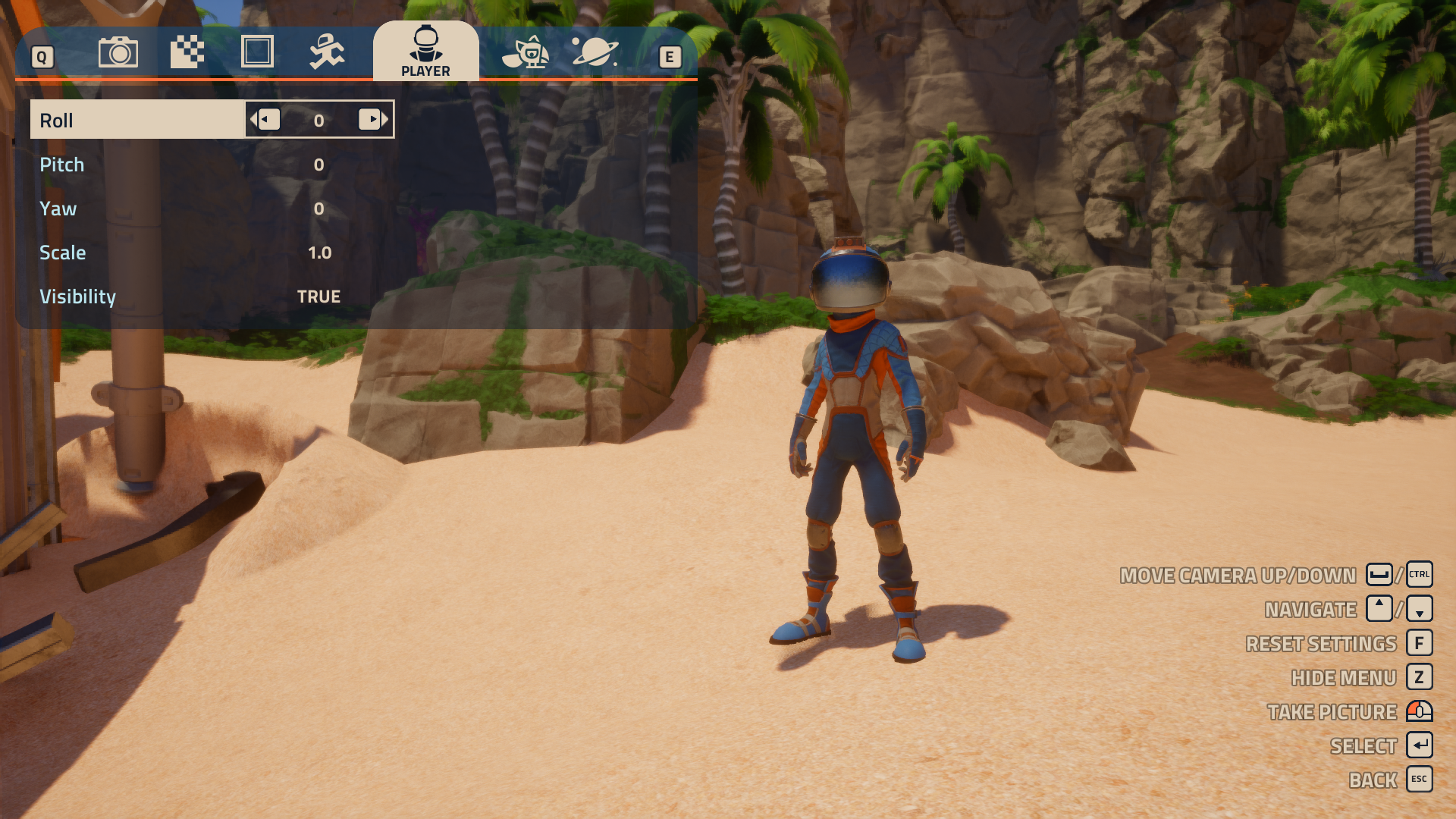The width and height of the screenshot is (1456, 819).
Task: Decrease the Roll value with left arrow
Action: coord(267,120)
